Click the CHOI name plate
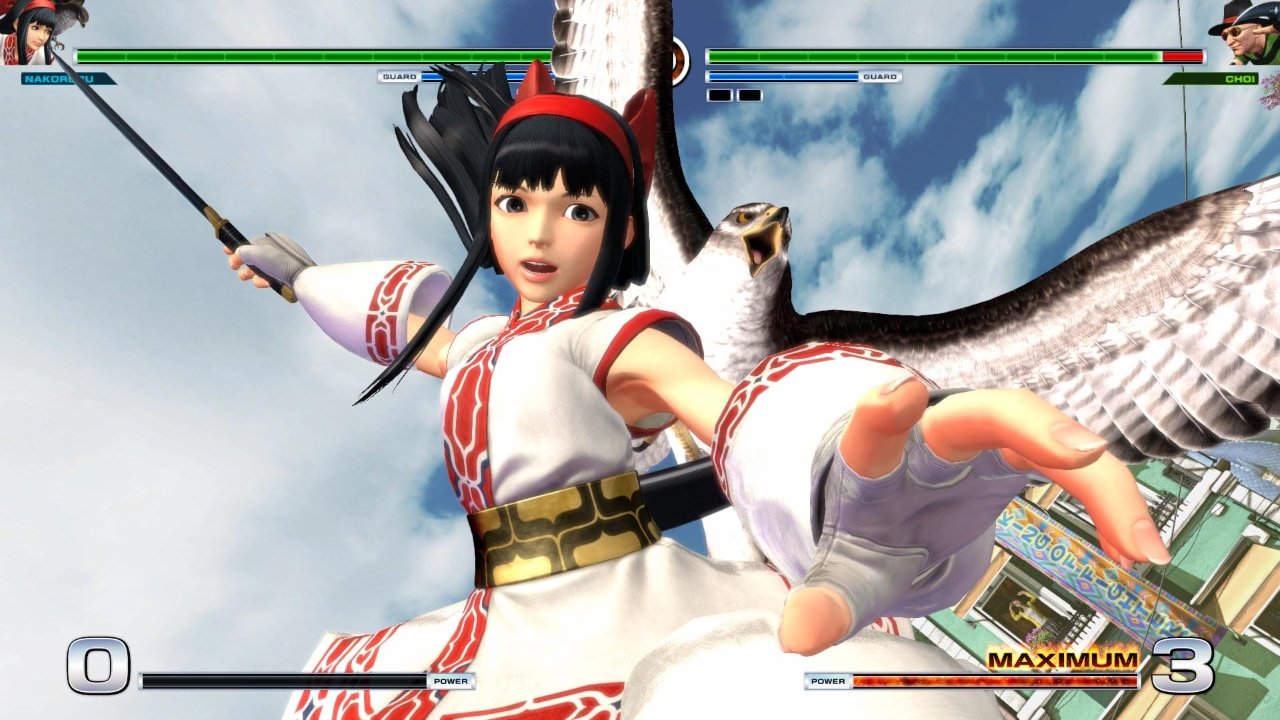The image size is (1280, 720). point(1240,76)
